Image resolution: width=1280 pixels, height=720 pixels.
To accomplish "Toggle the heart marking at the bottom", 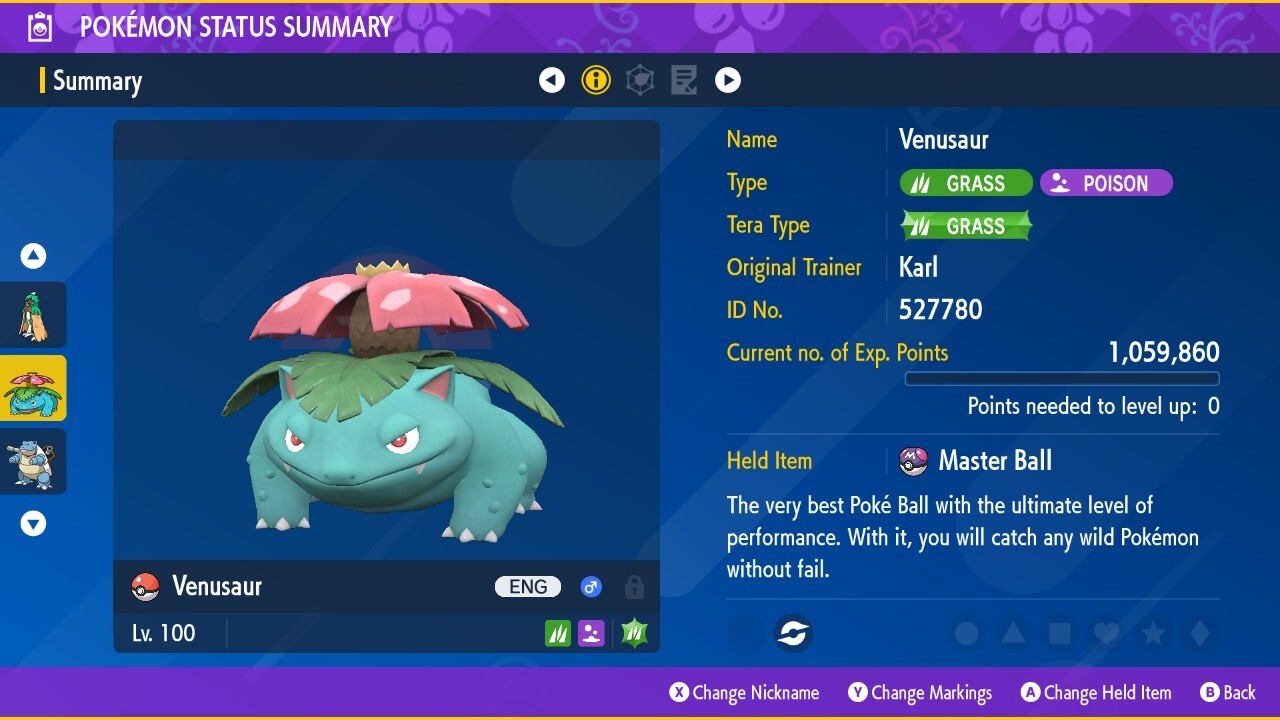I will point(1106,633).
